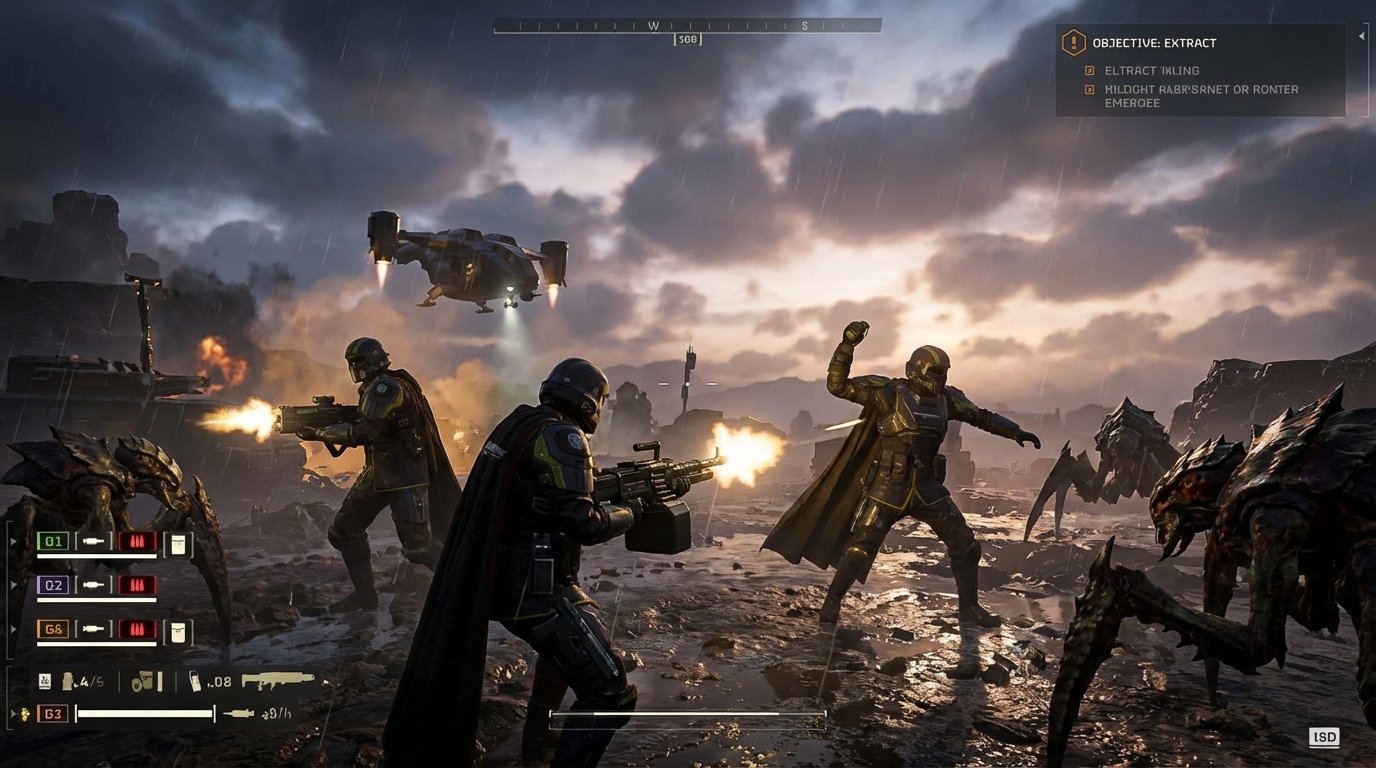Click the armor rating icon in the loadout bar
This screenshot has height=768, width=1376.
[x=44, y=681]
